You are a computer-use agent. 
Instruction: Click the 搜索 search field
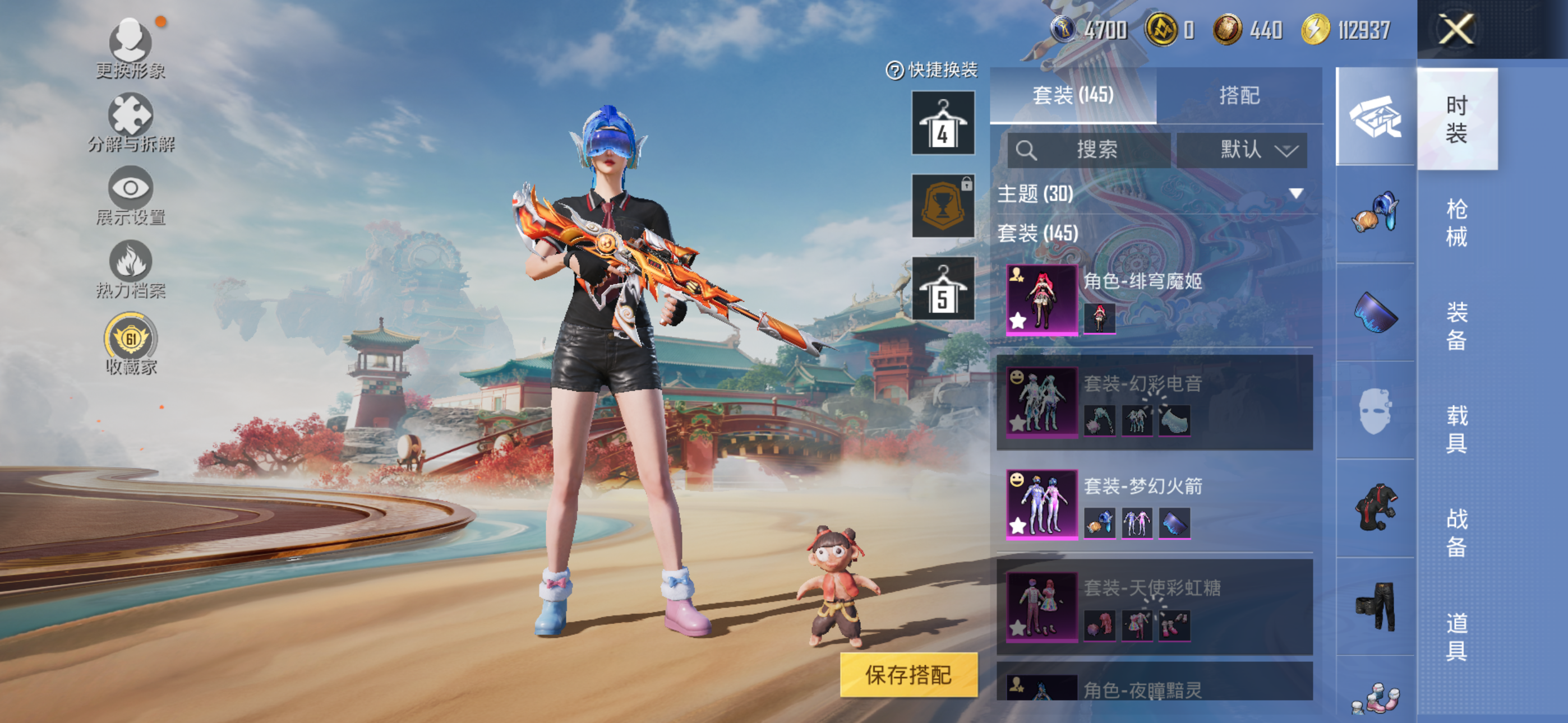(x=1089, y=150)
